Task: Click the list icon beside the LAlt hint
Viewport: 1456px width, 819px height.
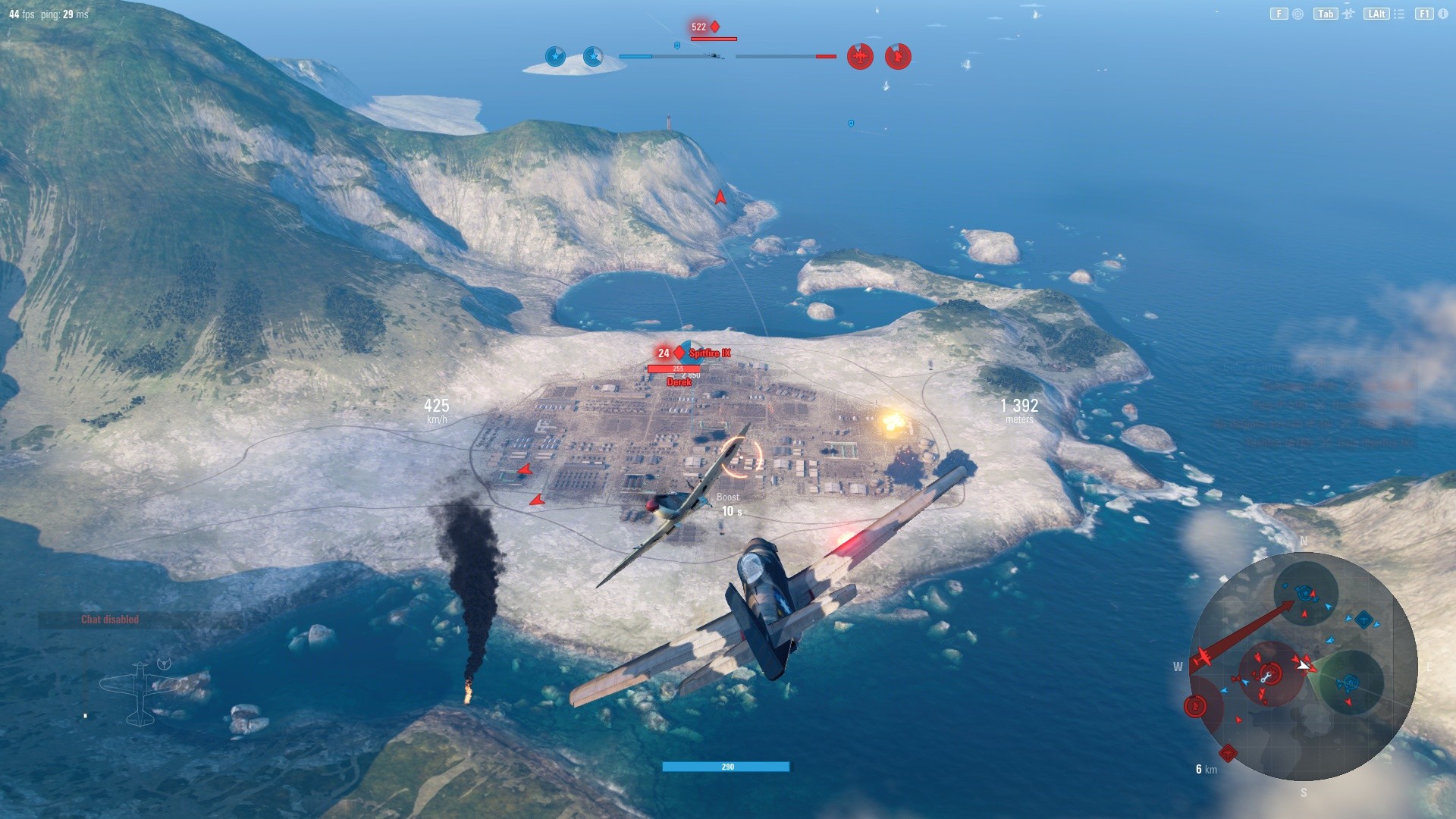Action: (x=1398, y=14)
